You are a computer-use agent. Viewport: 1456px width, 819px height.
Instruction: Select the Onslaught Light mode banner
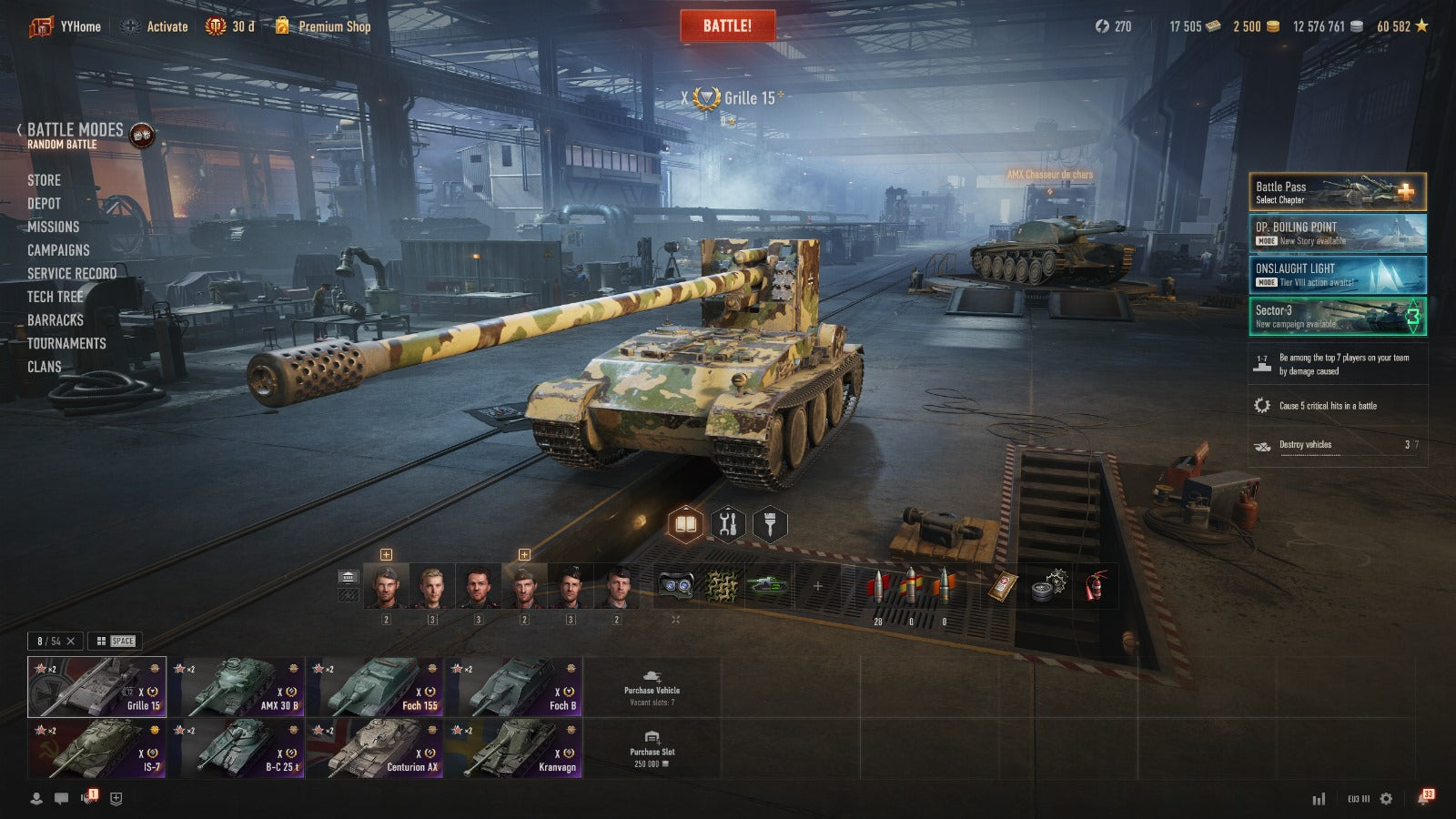tap(1337, 275)
